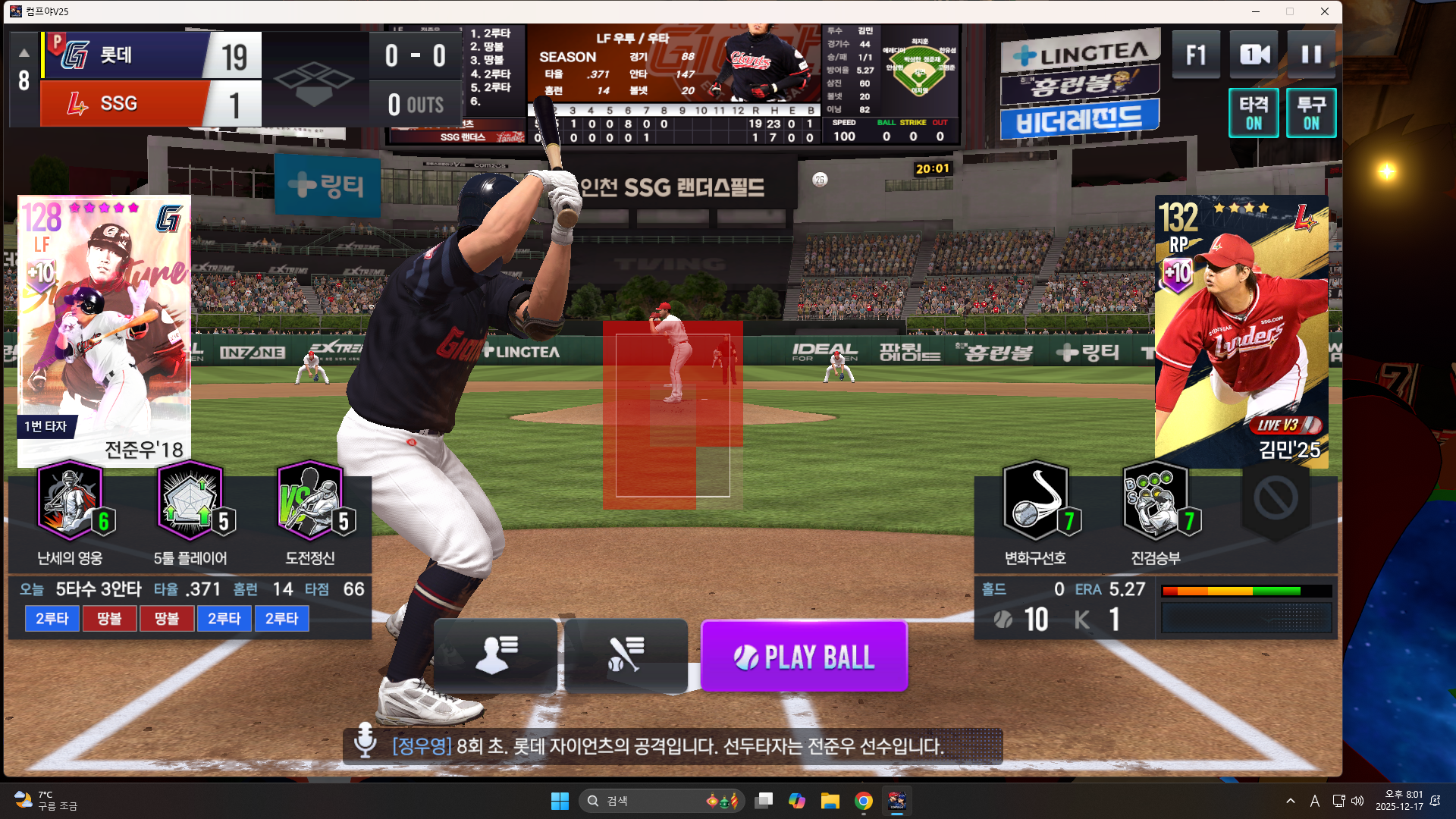This screenshot has height=819, width=1456.
Task: Inspect the 변화구선호 pitcher skill icon
Action: click(1035, 501)
